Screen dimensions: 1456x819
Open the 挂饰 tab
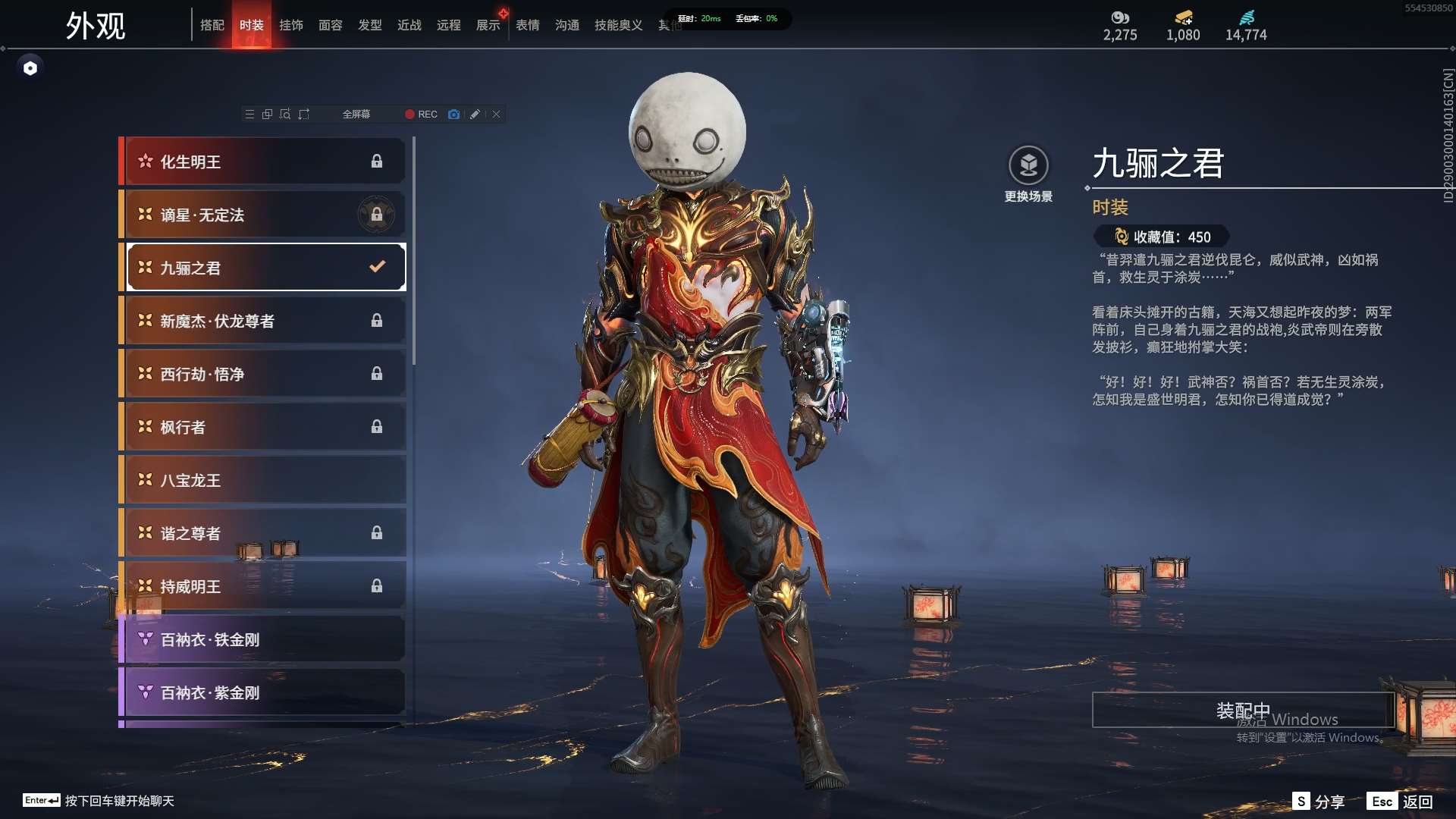click(291, 25)
